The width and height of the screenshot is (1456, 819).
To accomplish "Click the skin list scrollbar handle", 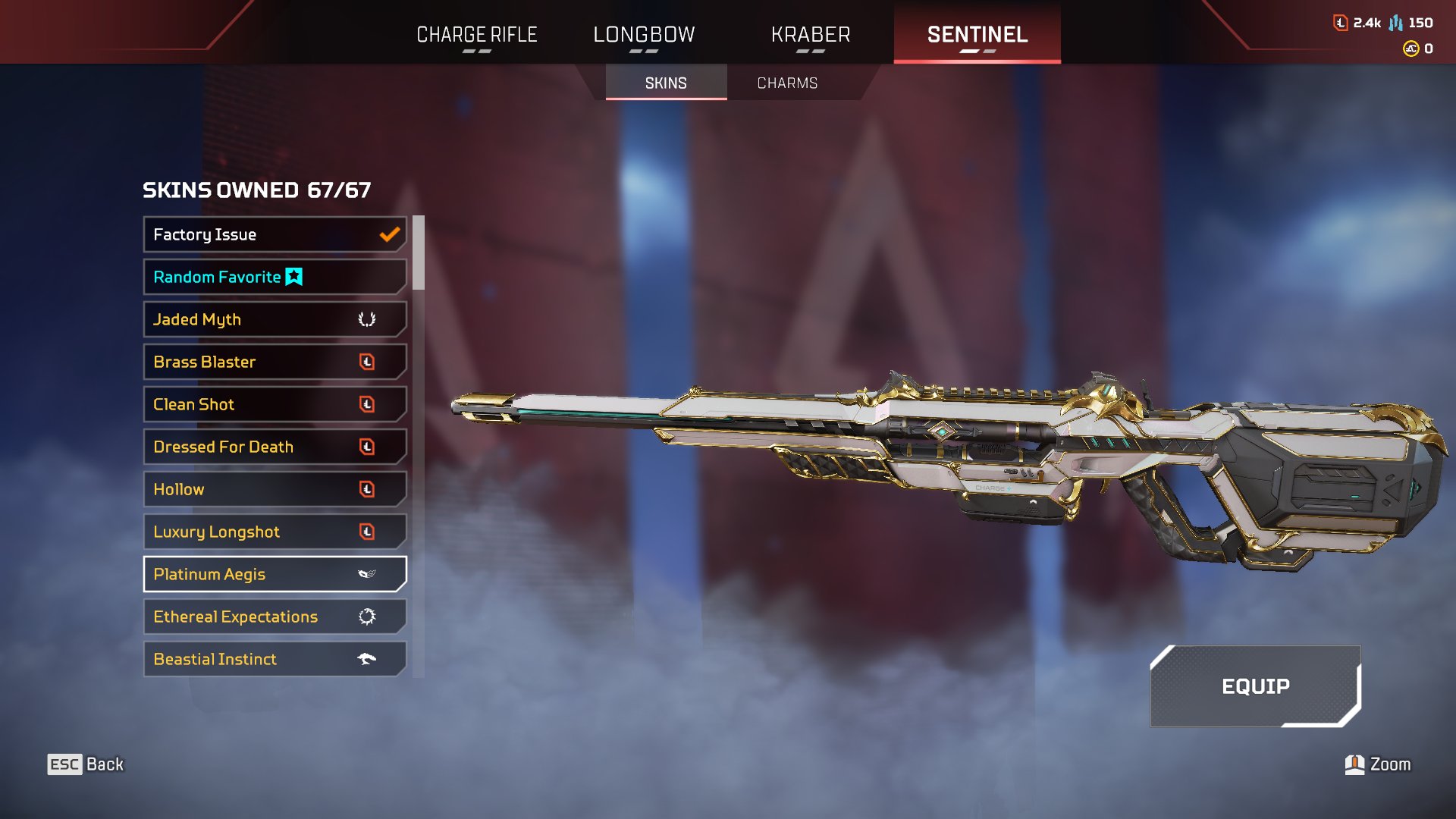I will [x=419, y=253].
